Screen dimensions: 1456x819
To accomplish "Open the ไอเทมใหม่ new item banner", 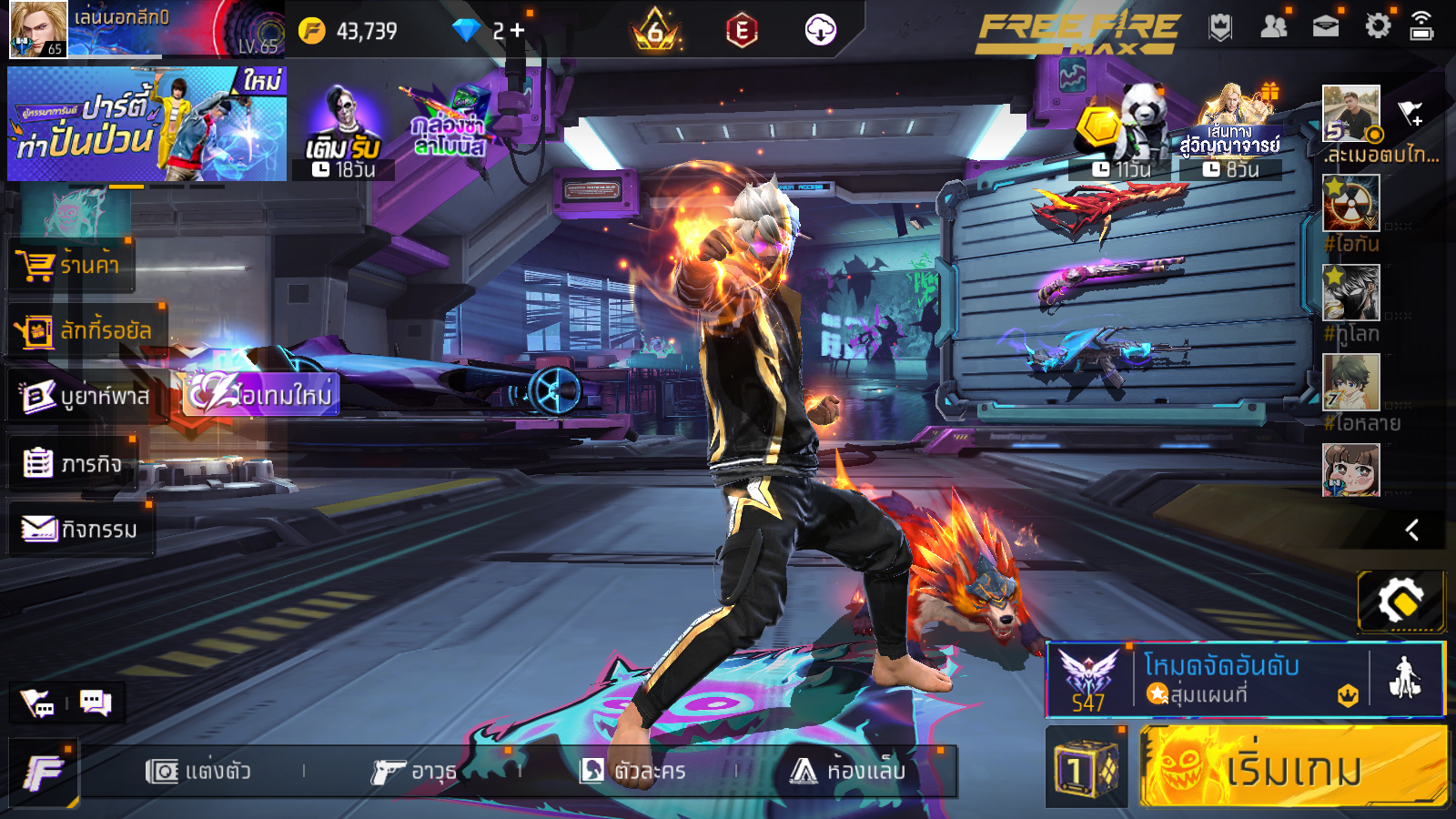I will pyautogui.click(x=262, y=395).
